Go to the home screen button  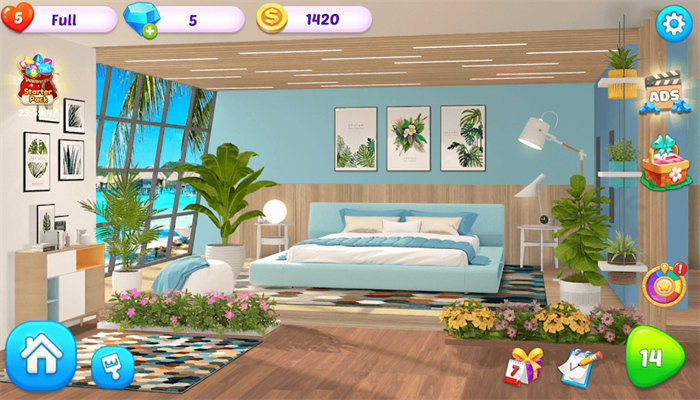[x=40, y=356]
